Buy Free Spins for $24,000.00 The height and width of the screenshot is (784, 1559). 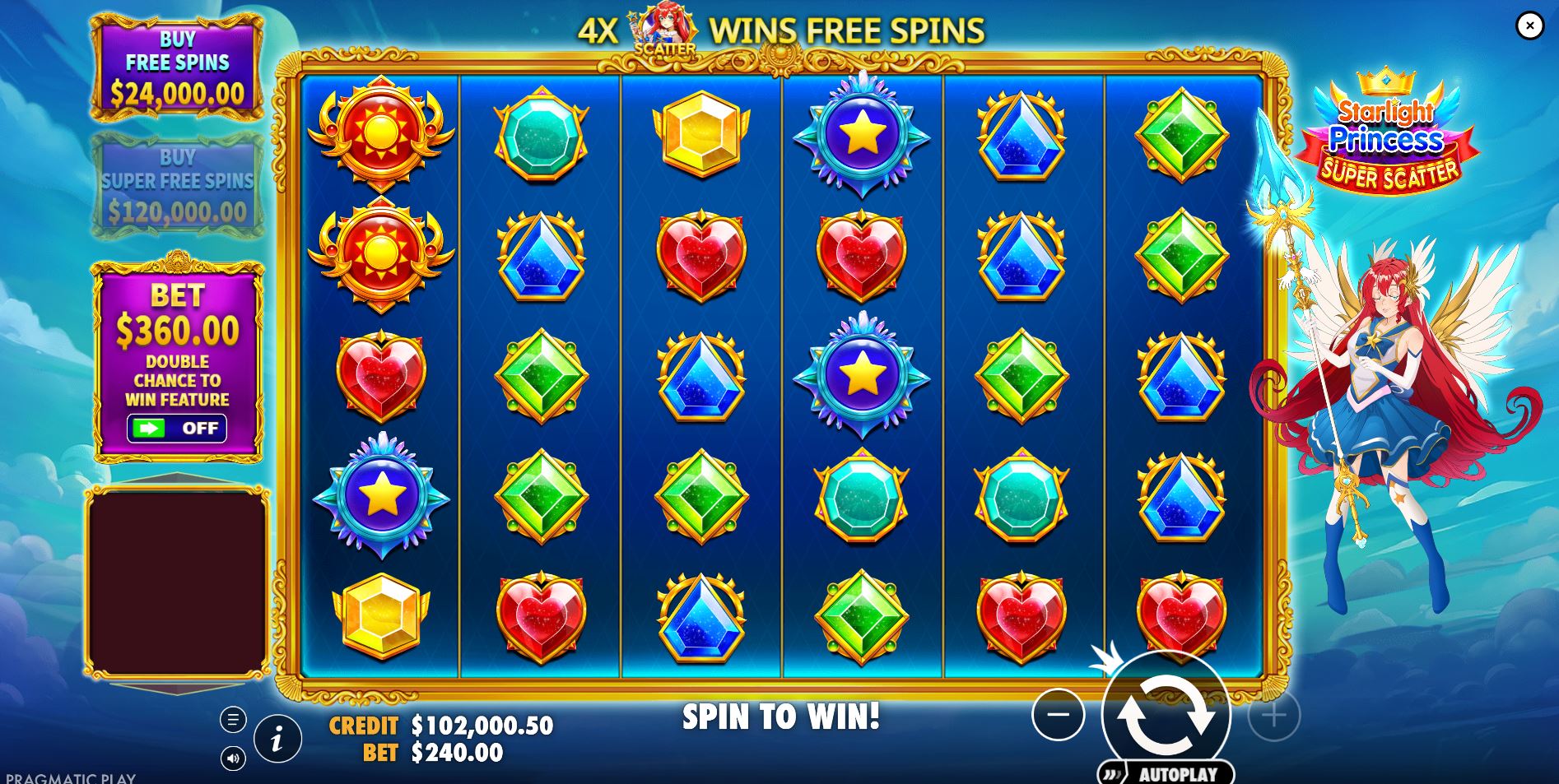tap(179, 69)
